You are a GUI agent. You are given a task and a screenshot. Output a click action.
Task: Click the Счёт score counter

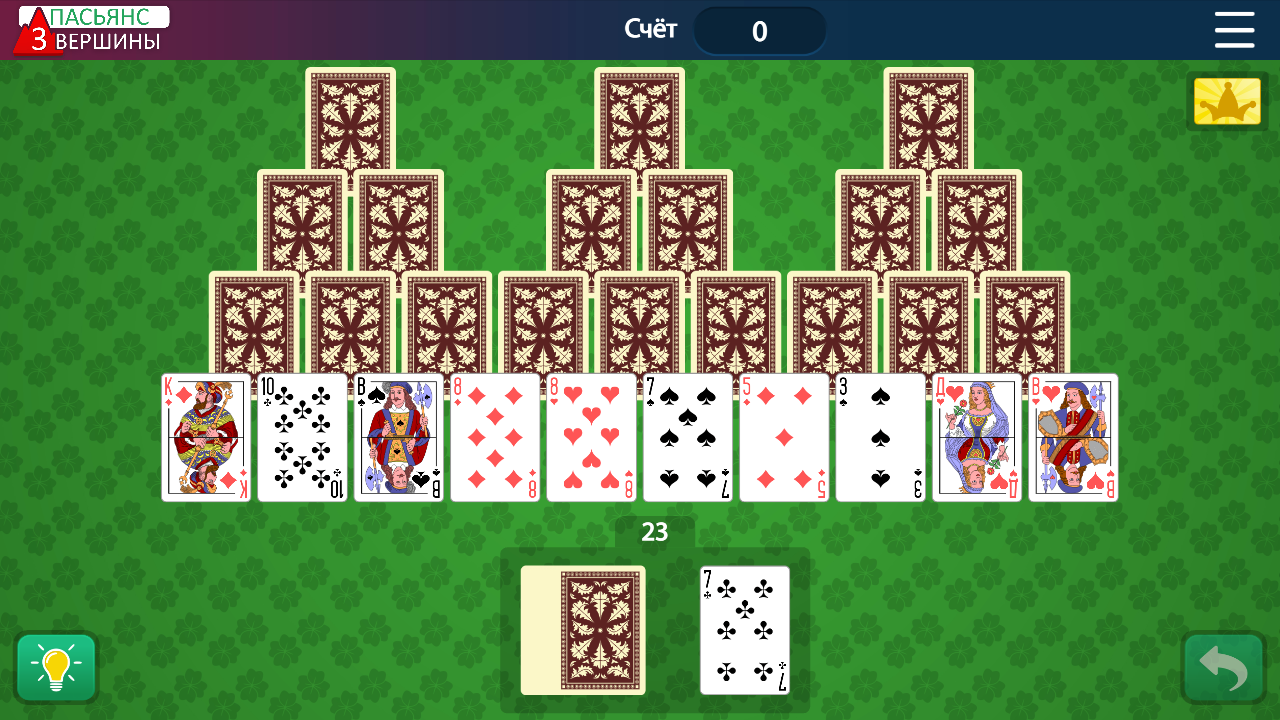click(760, 30)
